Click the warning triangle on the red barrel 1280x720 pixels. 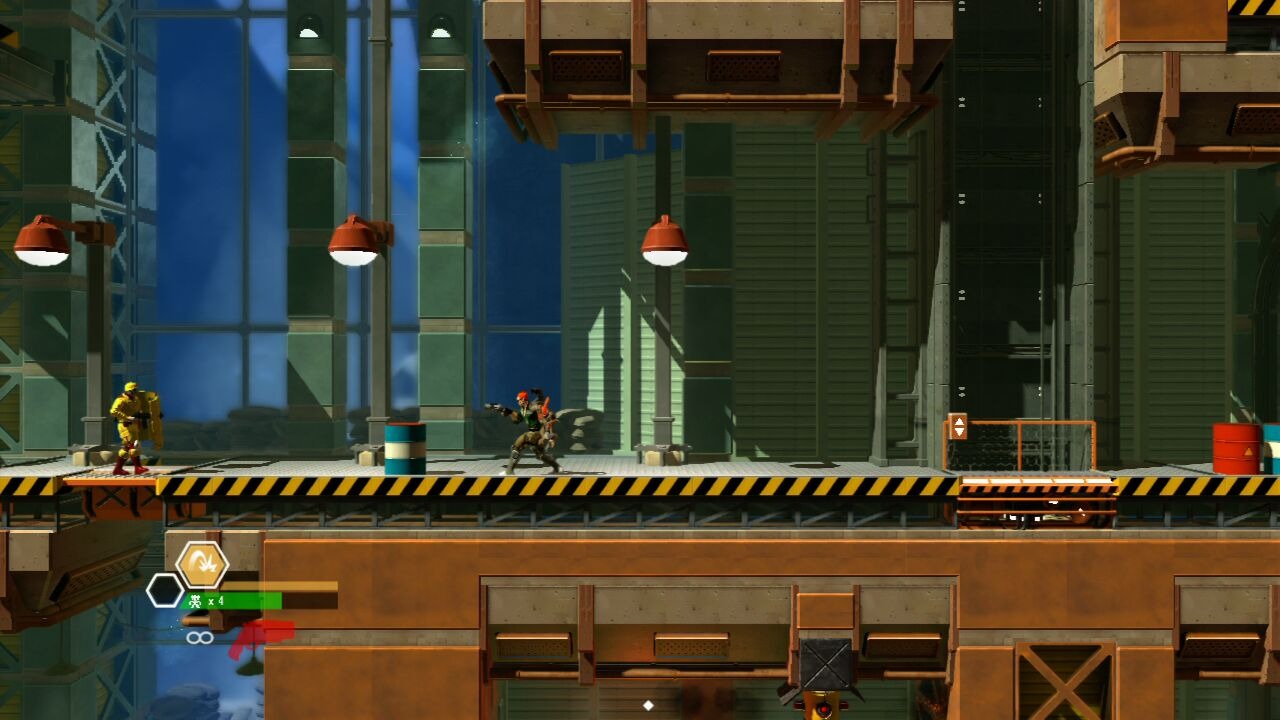tap(1247, 452)
